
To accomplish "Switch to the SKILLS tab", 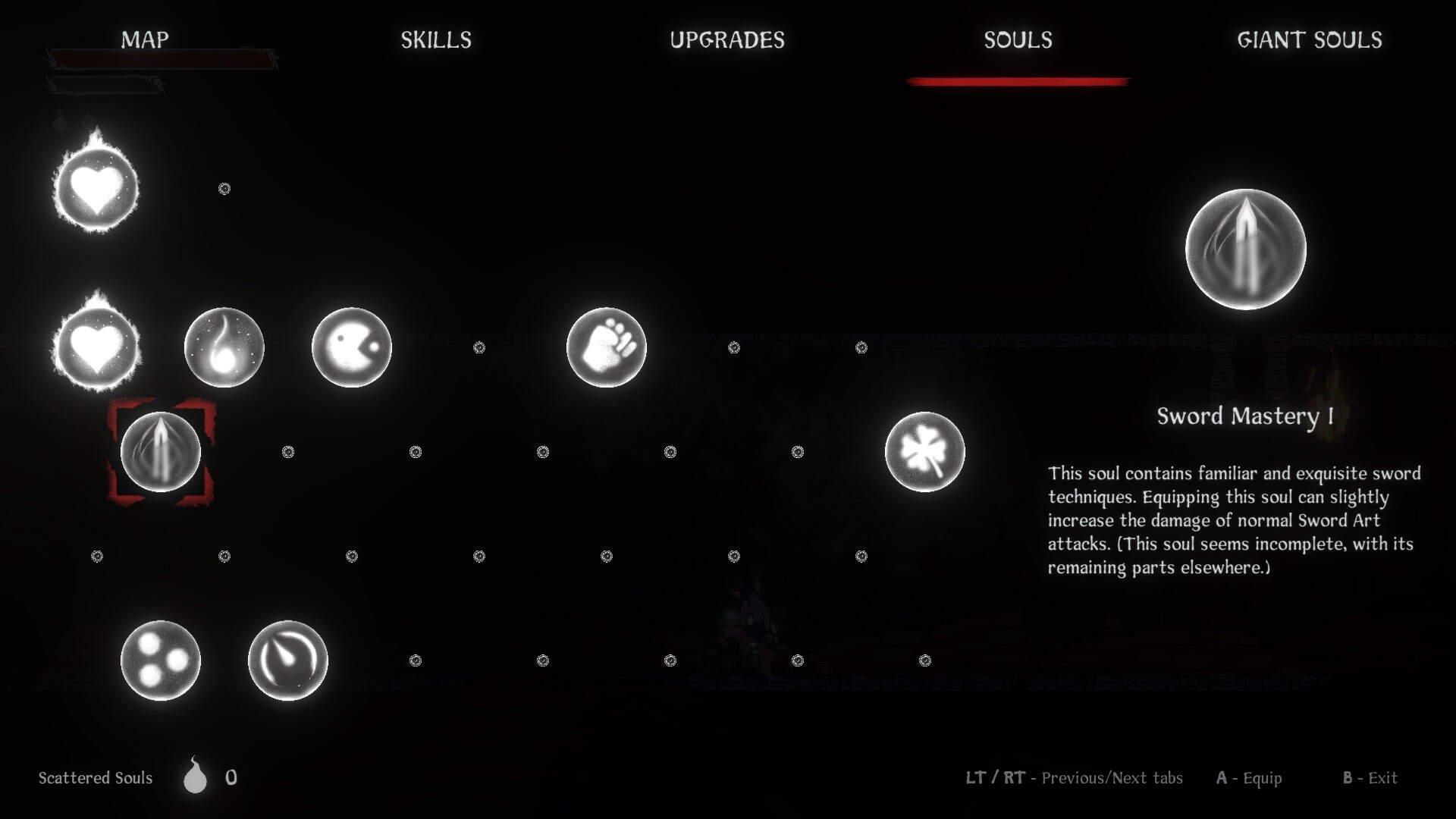I will tap(436, 40).
